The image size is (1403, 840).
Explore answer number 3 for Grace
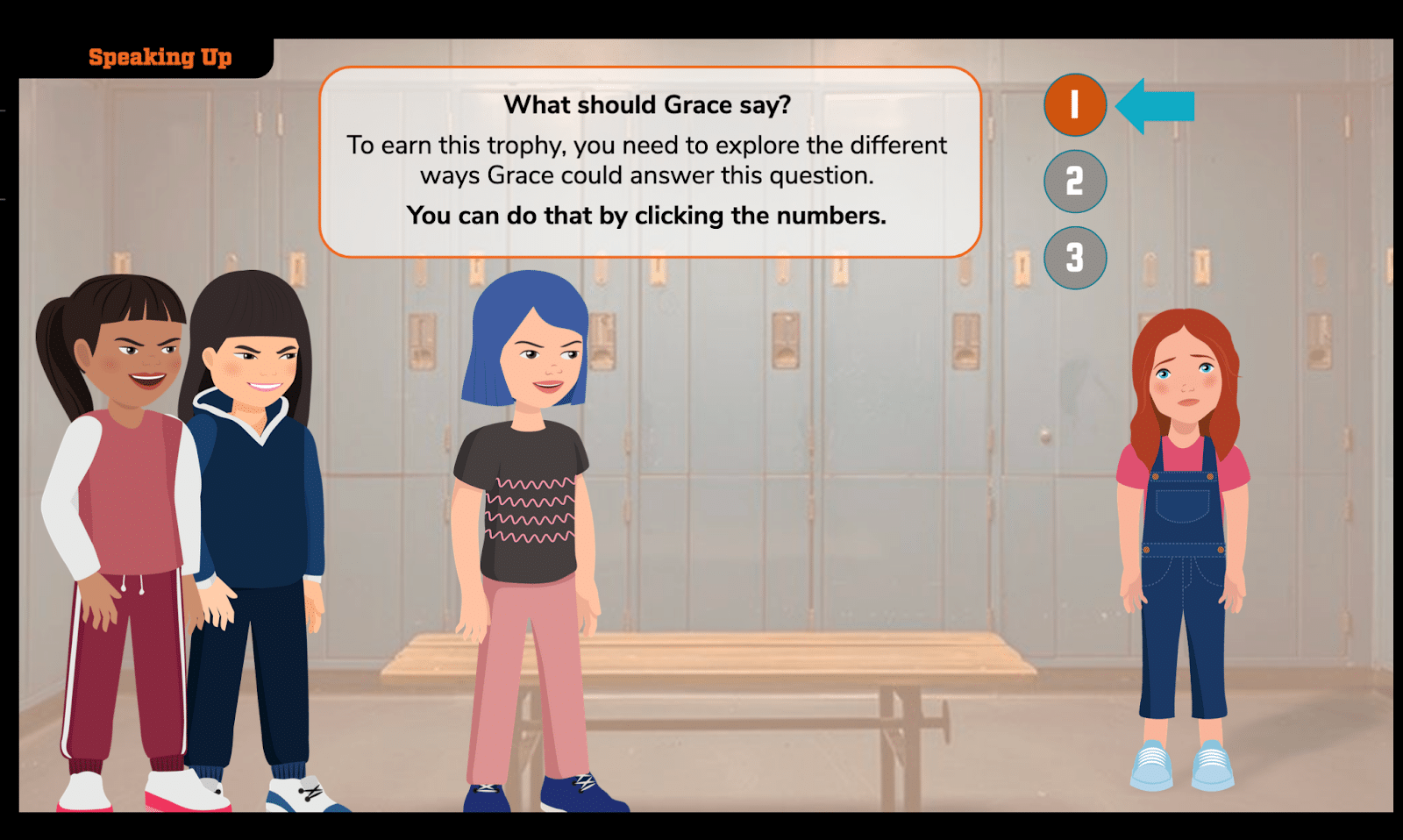1075,258
